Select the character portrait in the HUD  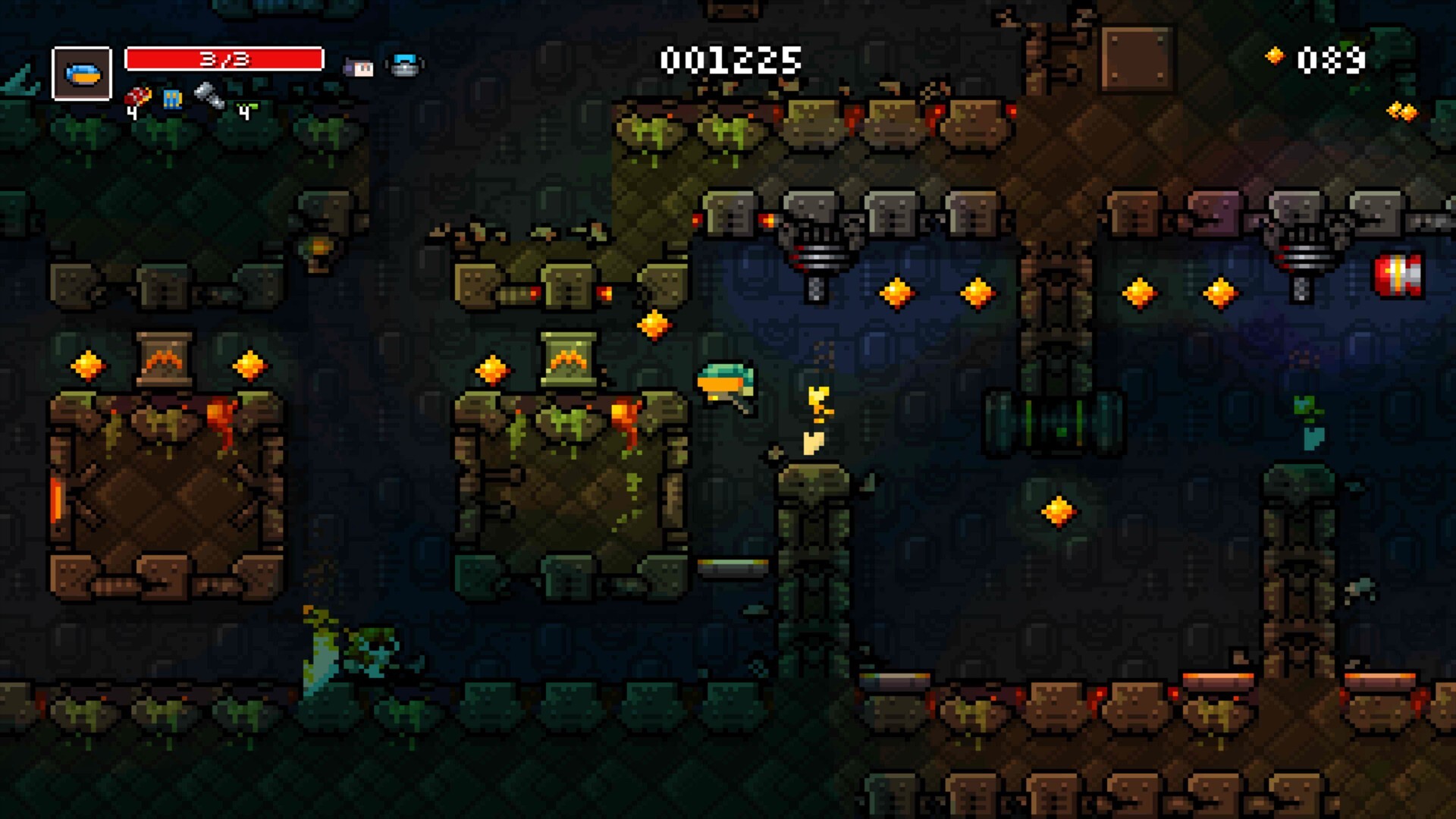click(x=81, y=74)
